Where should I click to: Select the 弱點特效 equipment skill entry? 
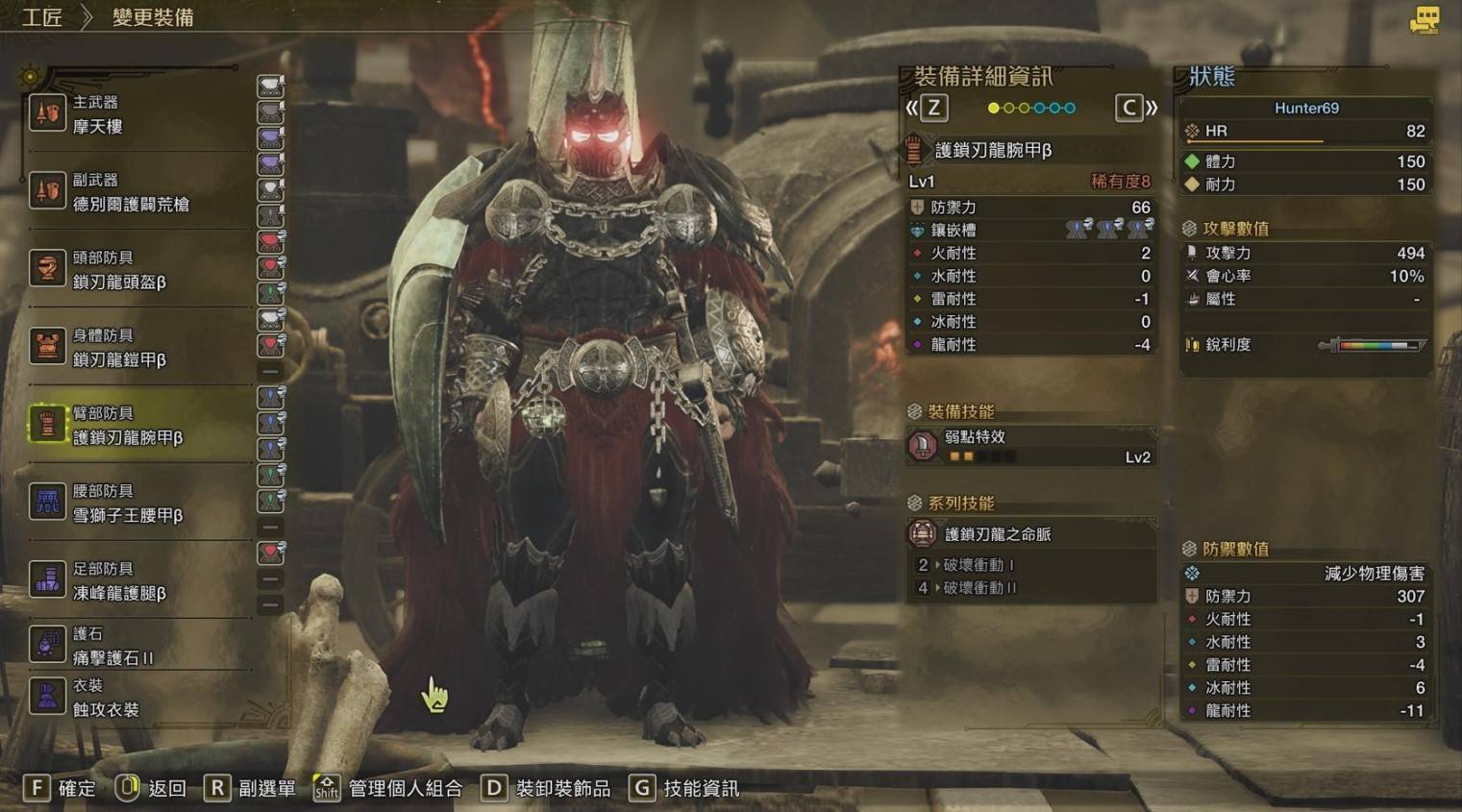click(1030, 446)
